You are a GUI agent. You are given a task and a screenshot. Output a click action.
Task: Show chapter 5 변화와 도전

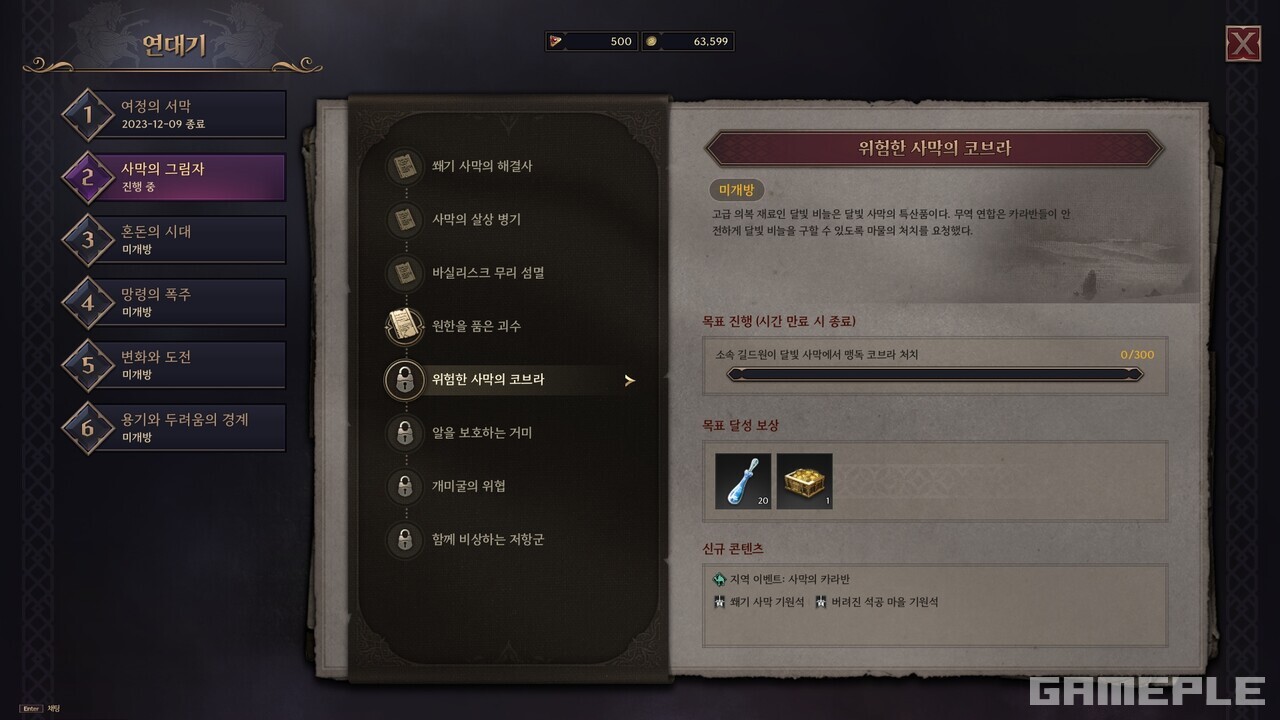pyautogui.click(x=174, y=364)
